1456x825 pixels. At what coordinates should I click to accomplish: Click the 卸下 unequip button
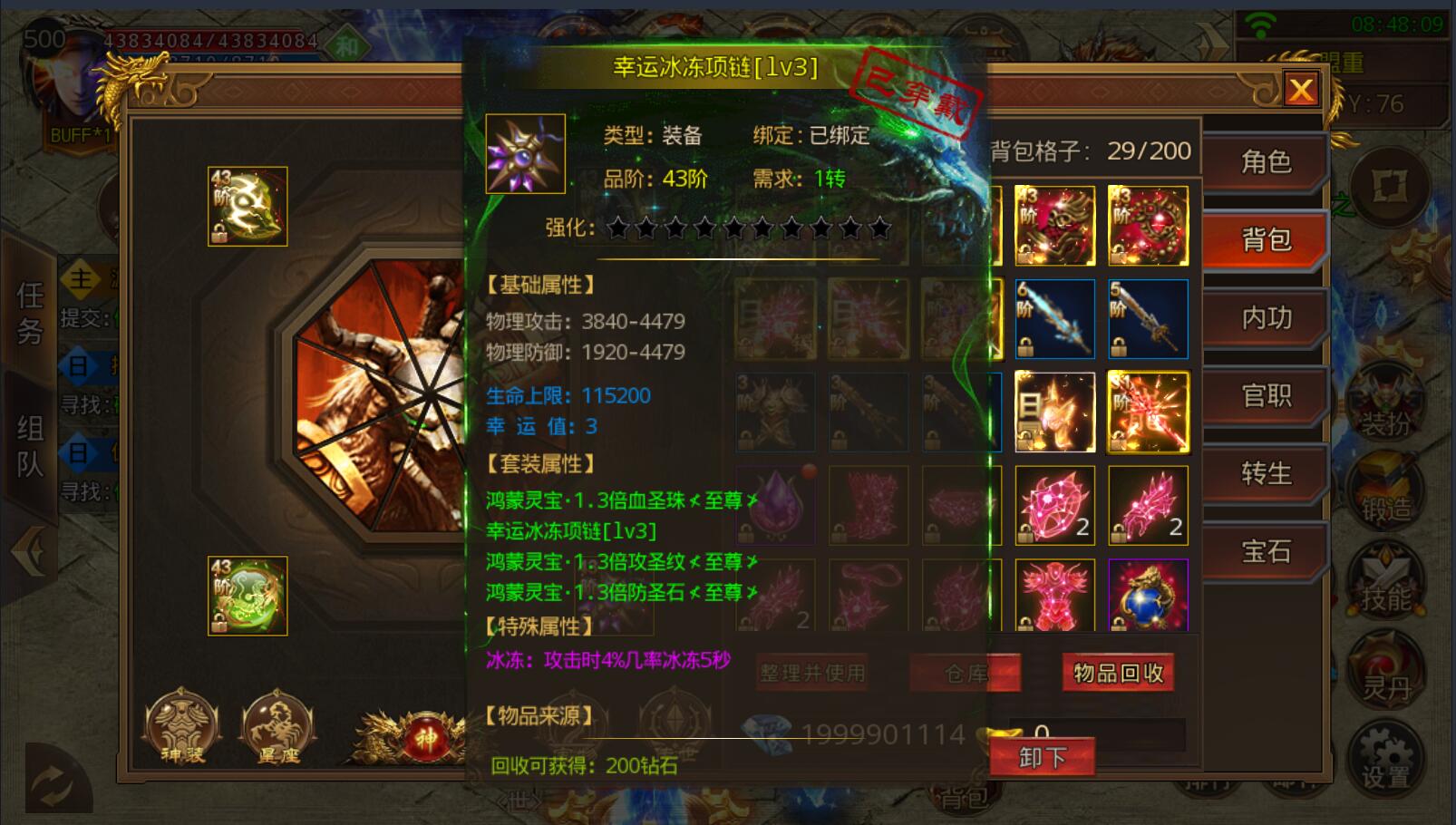pyautogui.click(x=1043, y=756)
